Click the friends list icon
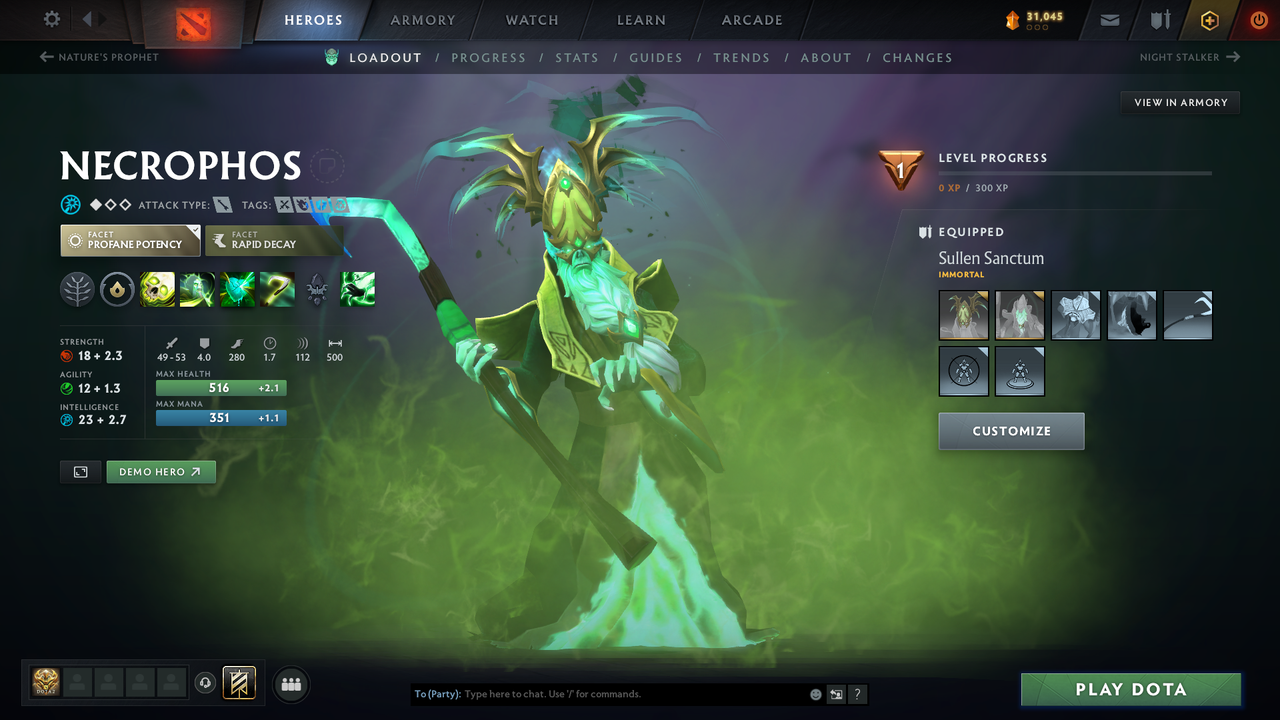 tap(290, 684)
